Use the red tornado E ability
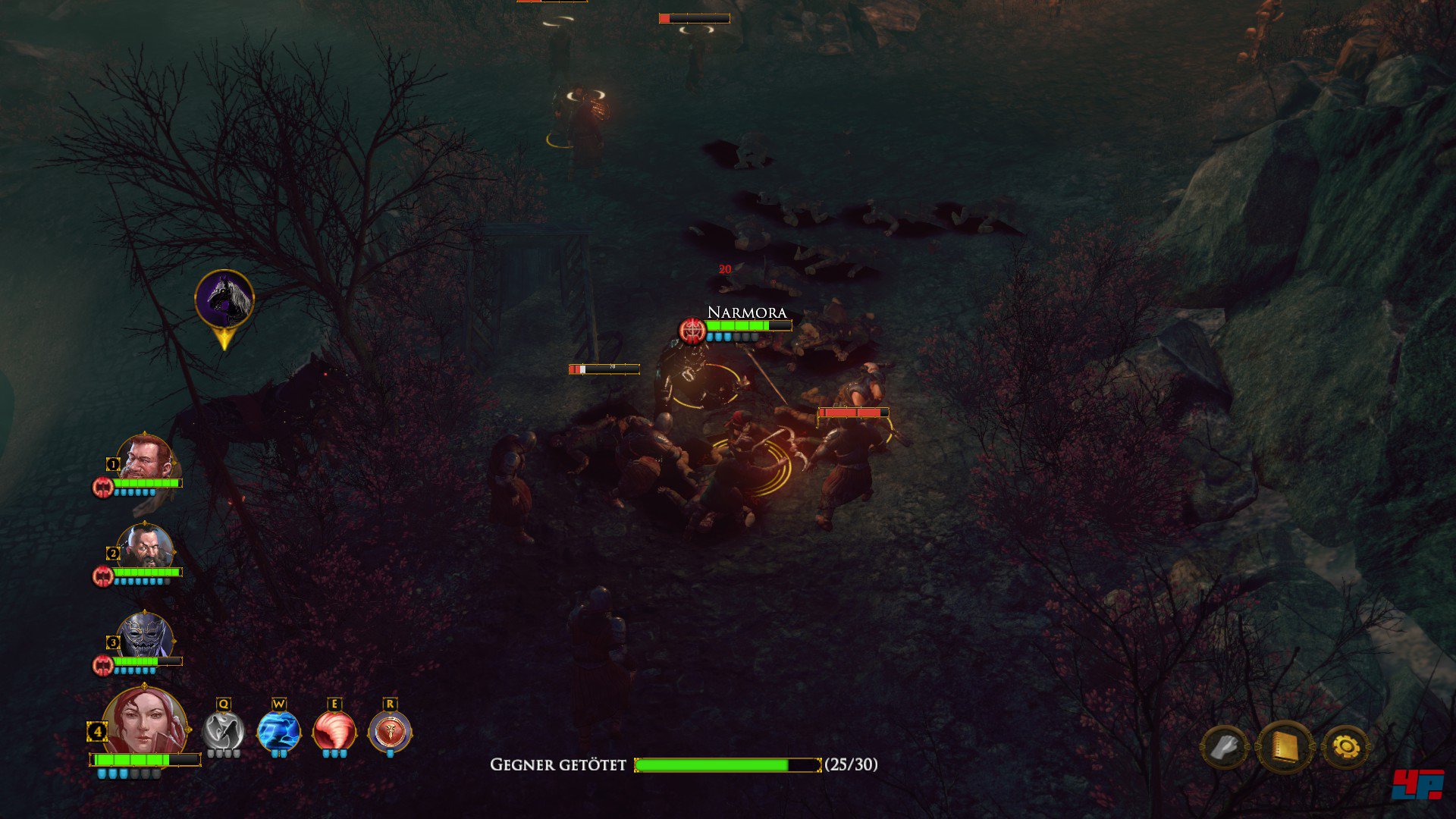The height and width of the screenshot is (819, 1456). tap(334, 732)
